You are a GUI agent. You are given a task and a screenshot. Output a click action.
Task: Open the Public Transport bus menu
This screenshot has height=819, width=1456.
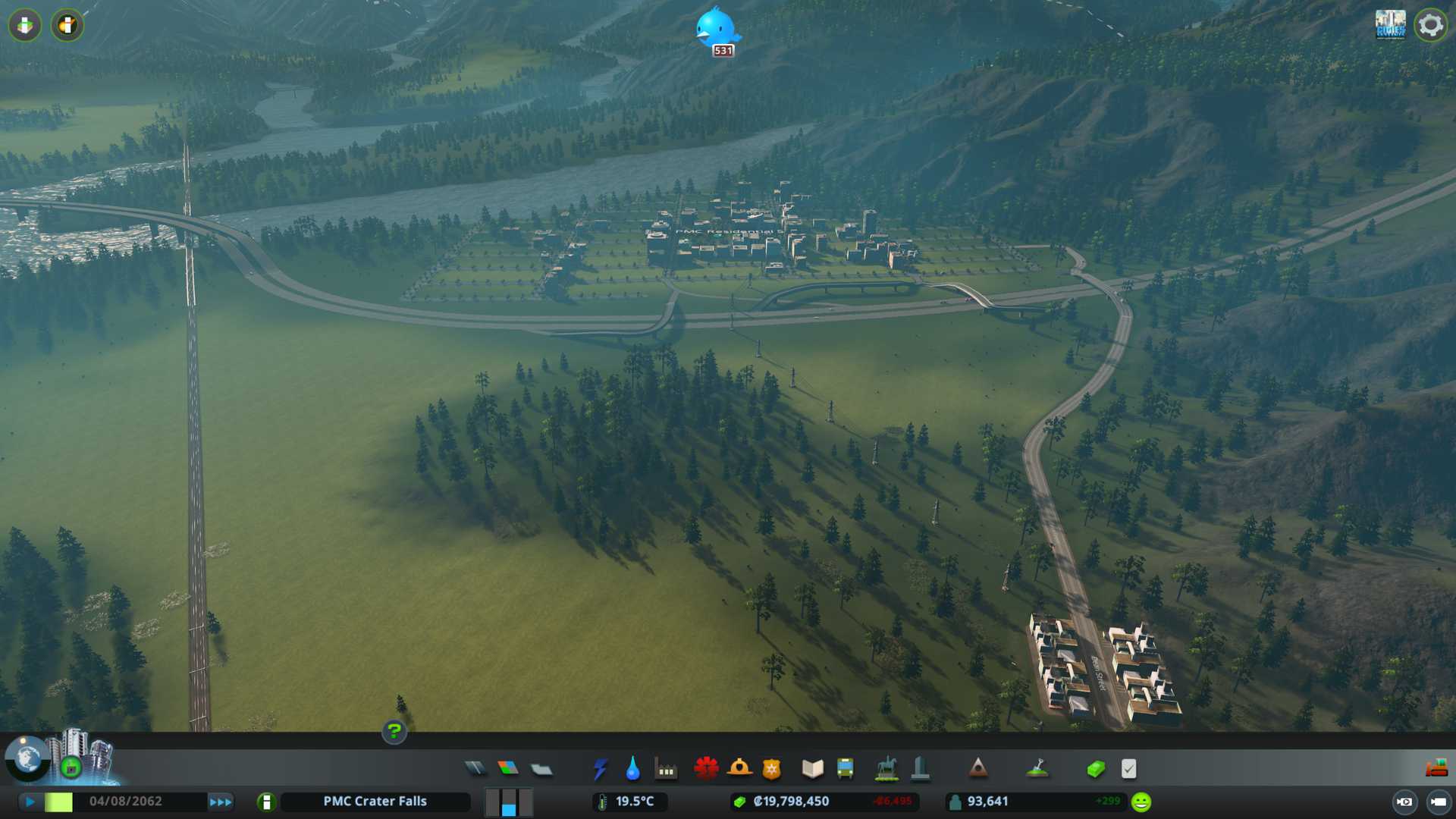pyautogui.click(x=846, y=769)
